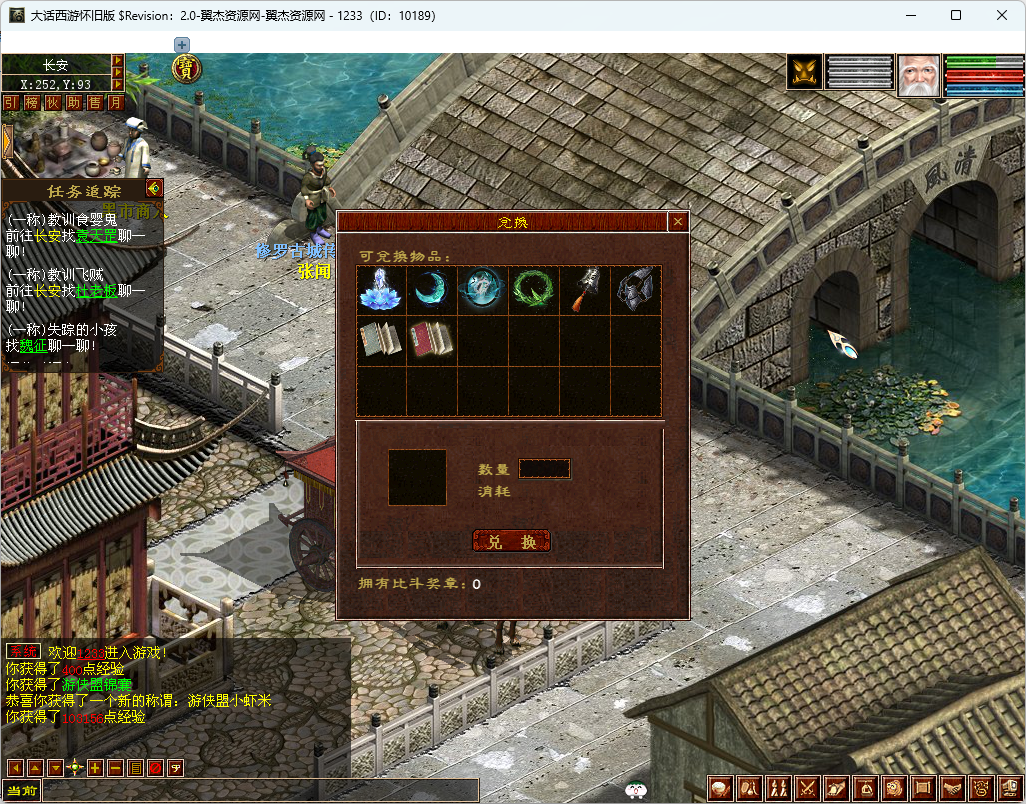Maximize the game window
The width and height of the screenshot is (1026, 804).
click(956, 15)
